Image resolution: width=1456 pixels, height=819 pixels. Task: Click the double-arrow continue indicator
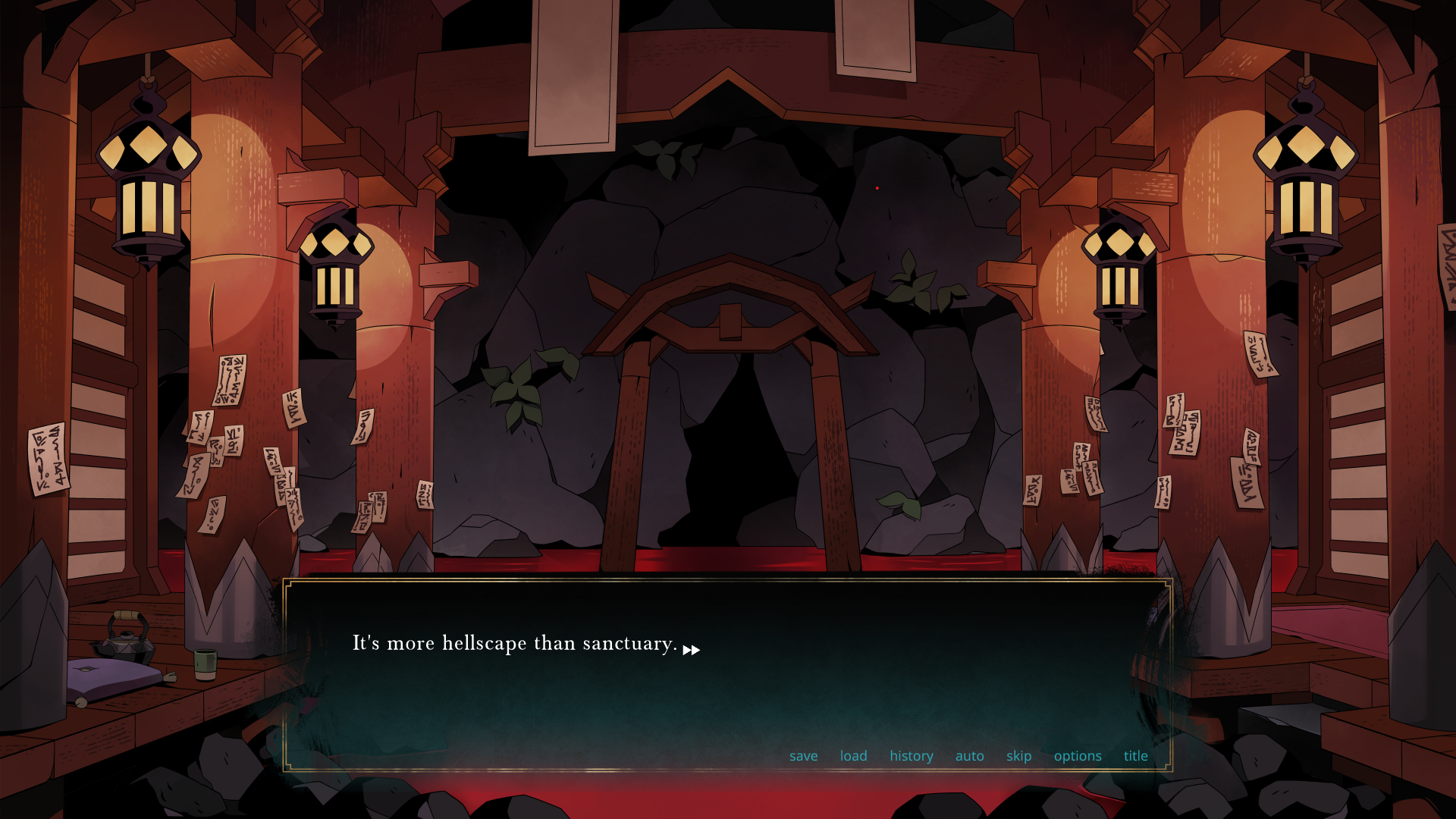point(691,650)
